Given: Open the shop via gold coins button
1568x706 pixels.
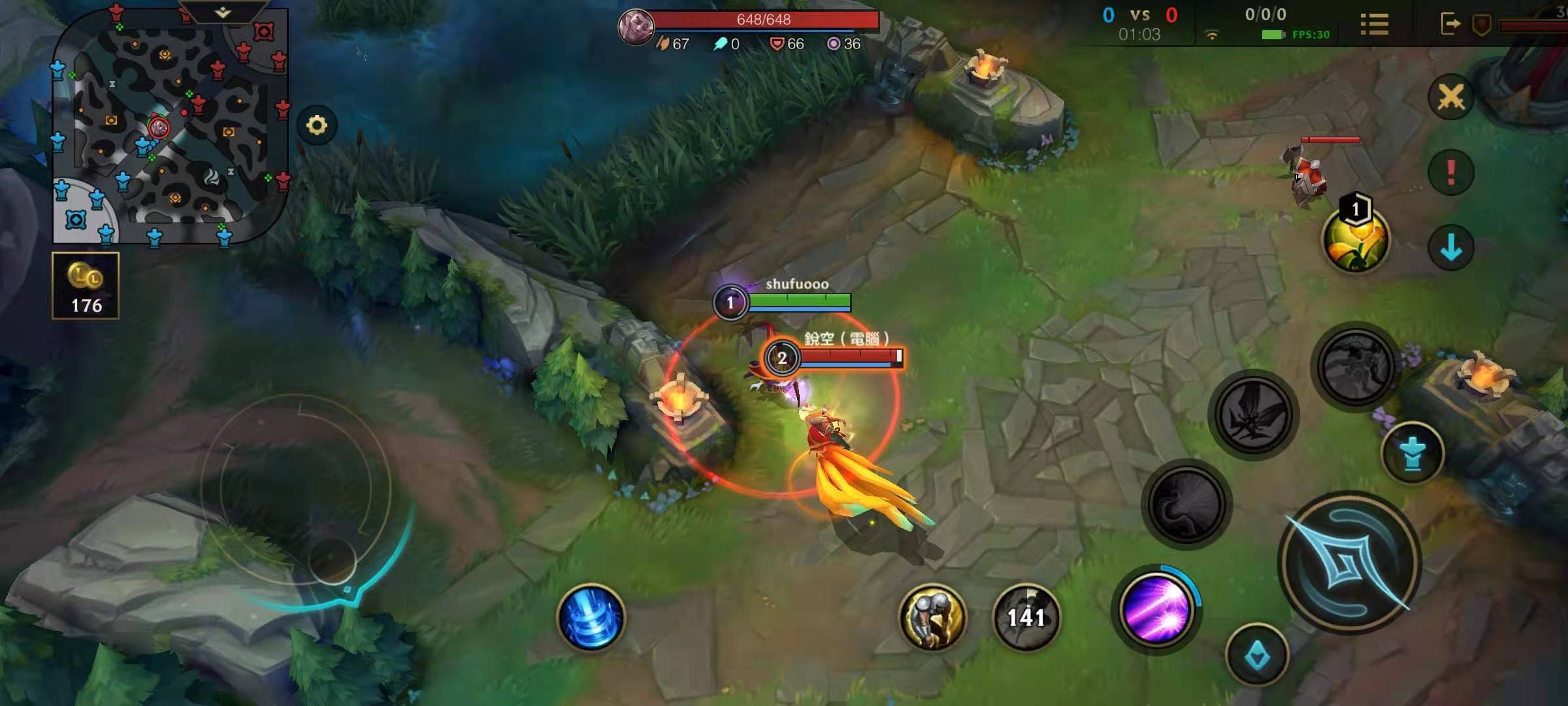Looking at the screenshot, I should tap(86, 286).
